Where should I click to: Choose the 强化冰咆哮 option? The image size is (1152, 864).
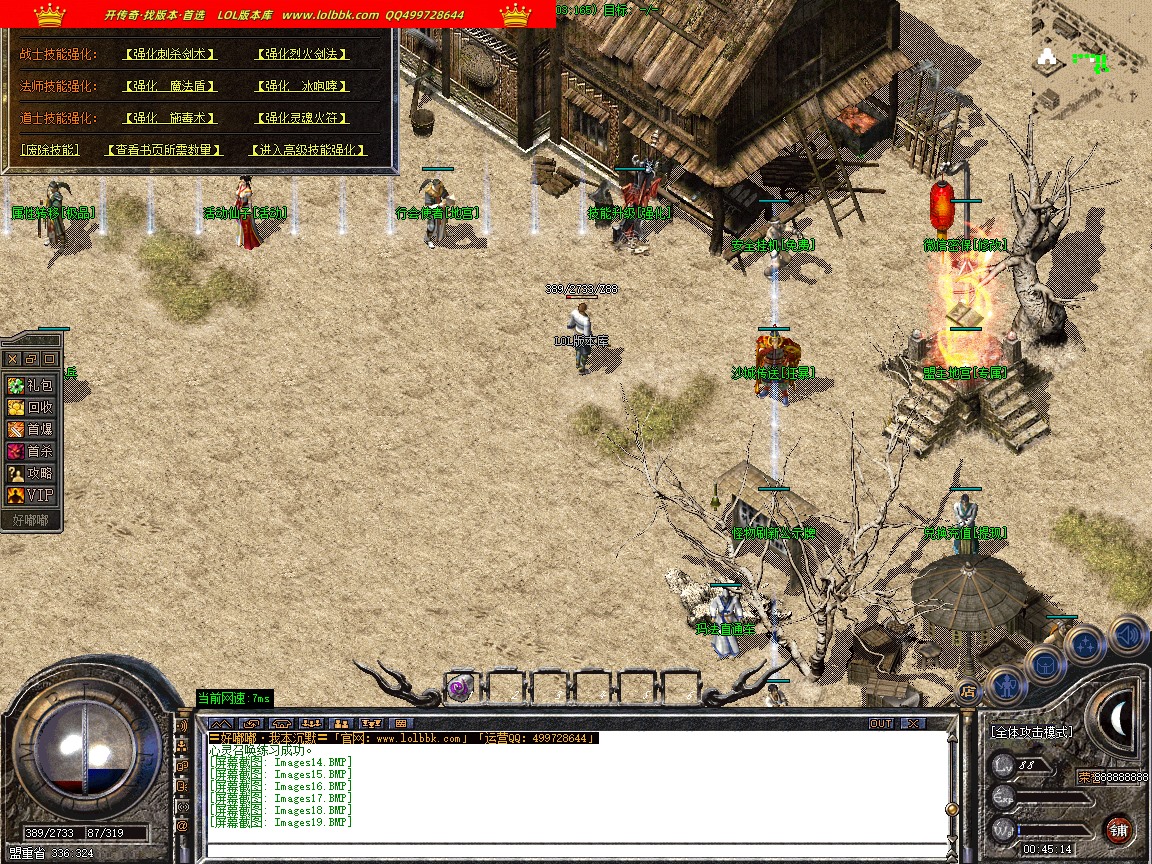point(302,86)
